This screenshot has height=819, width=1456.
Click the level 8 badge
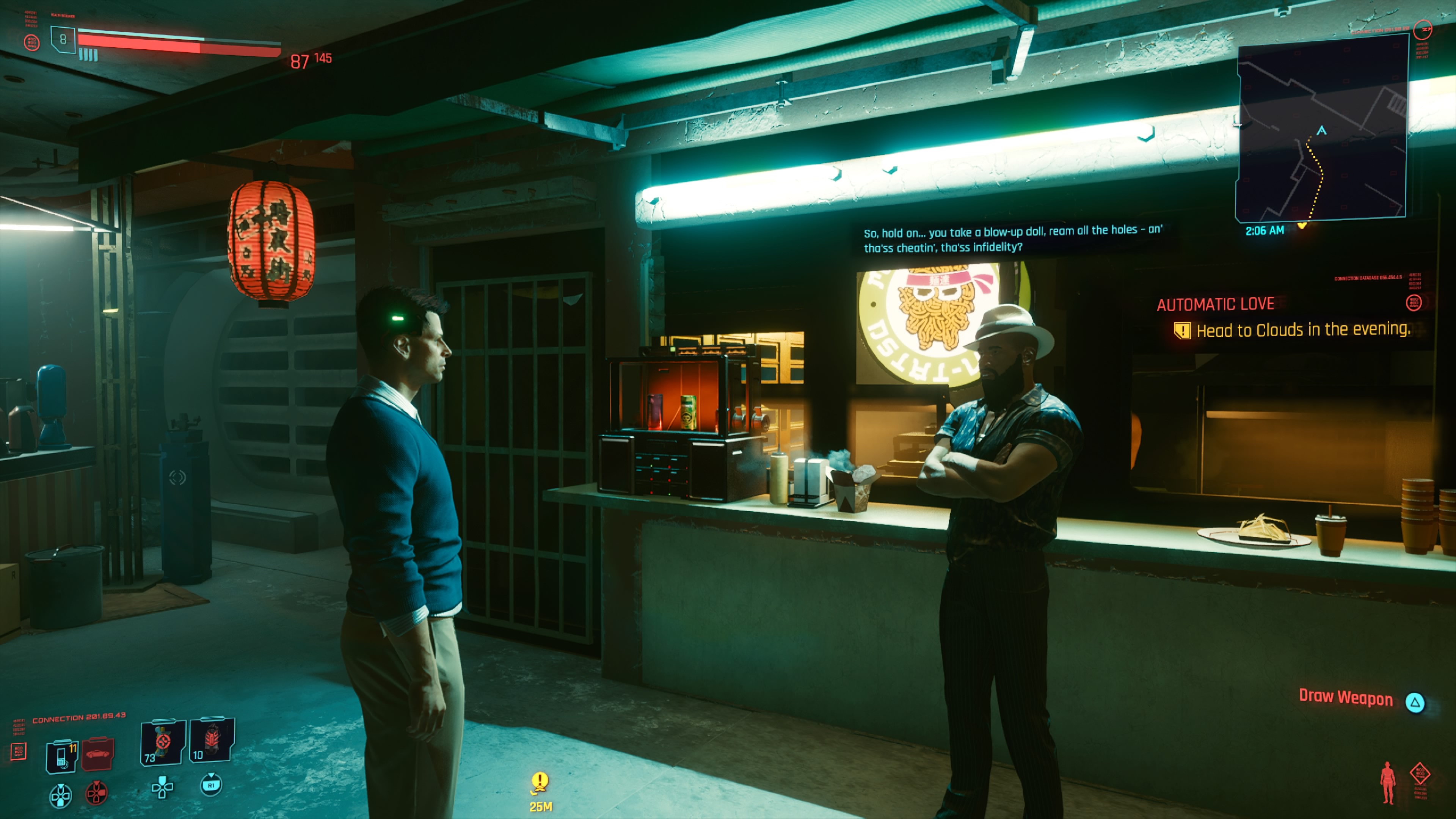point(63,39)
